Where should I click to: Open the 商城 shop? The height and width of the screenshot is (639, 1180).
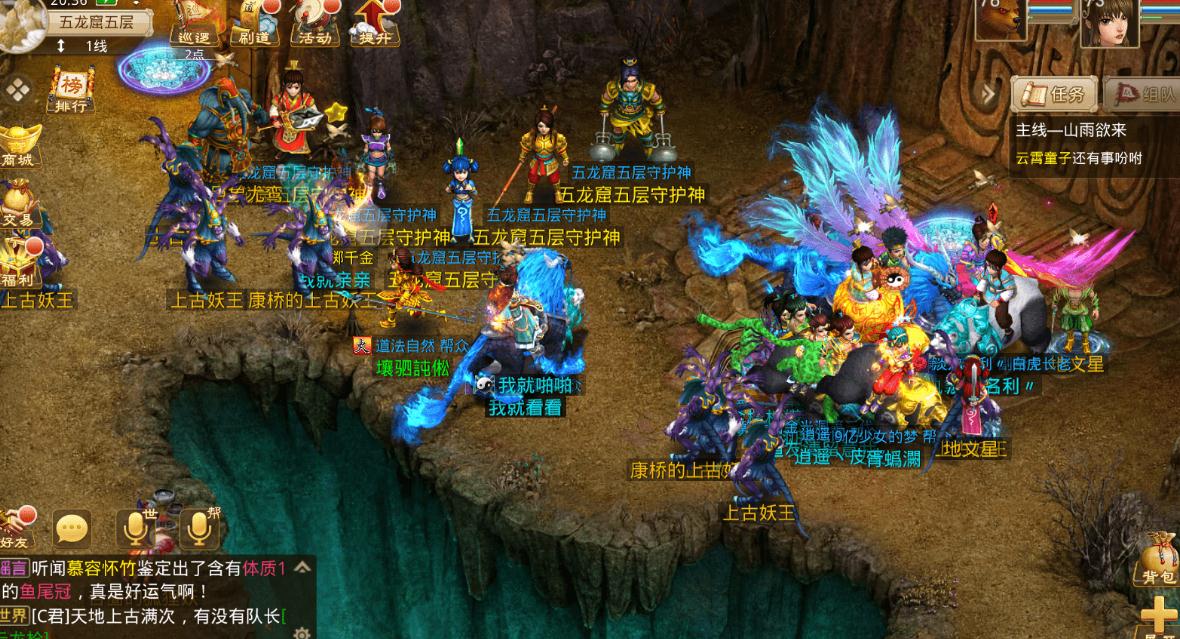click(x=18, y=145)
